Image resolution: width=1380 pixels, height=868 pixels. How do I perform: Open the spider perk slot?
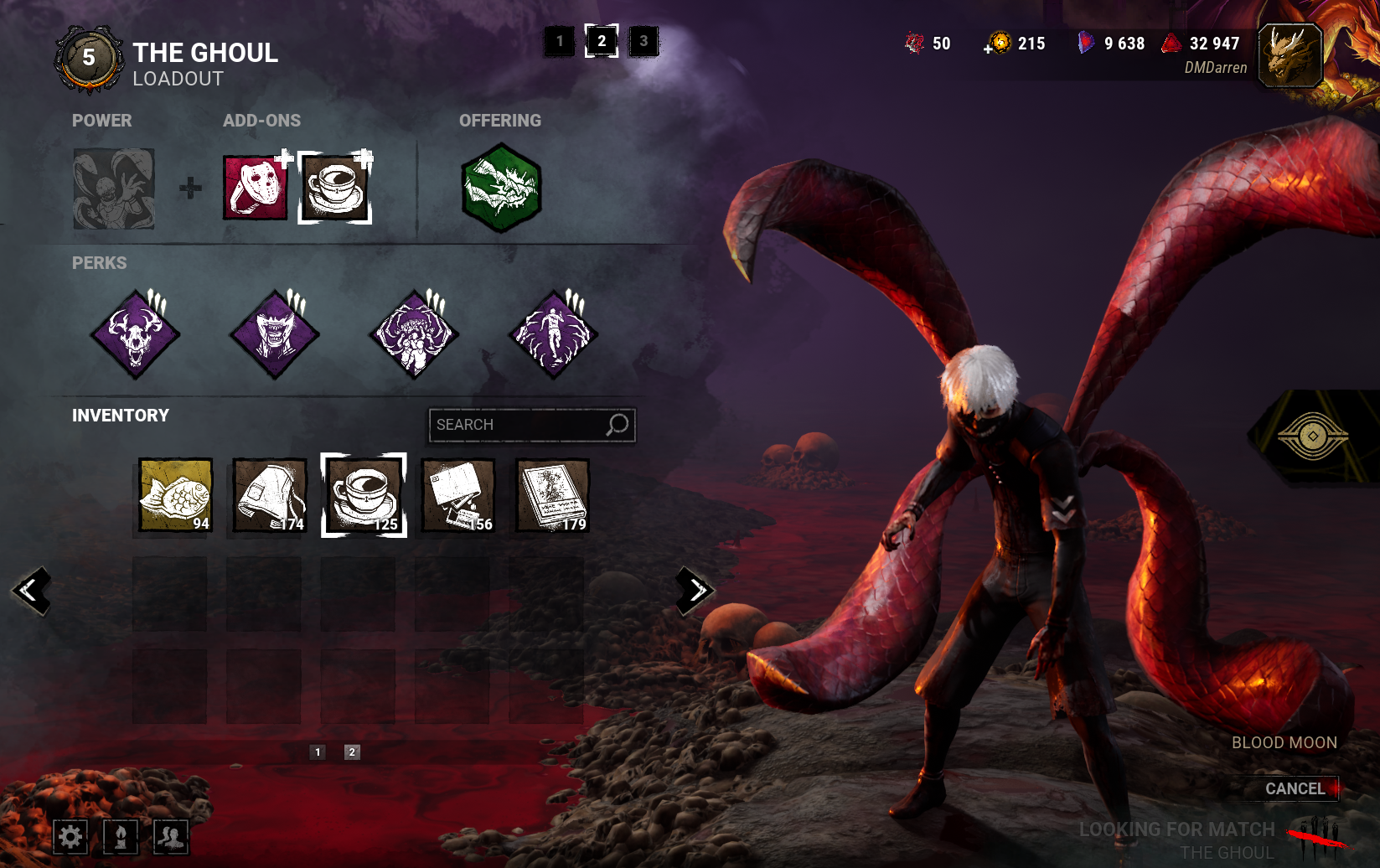(x=414, y=334)
